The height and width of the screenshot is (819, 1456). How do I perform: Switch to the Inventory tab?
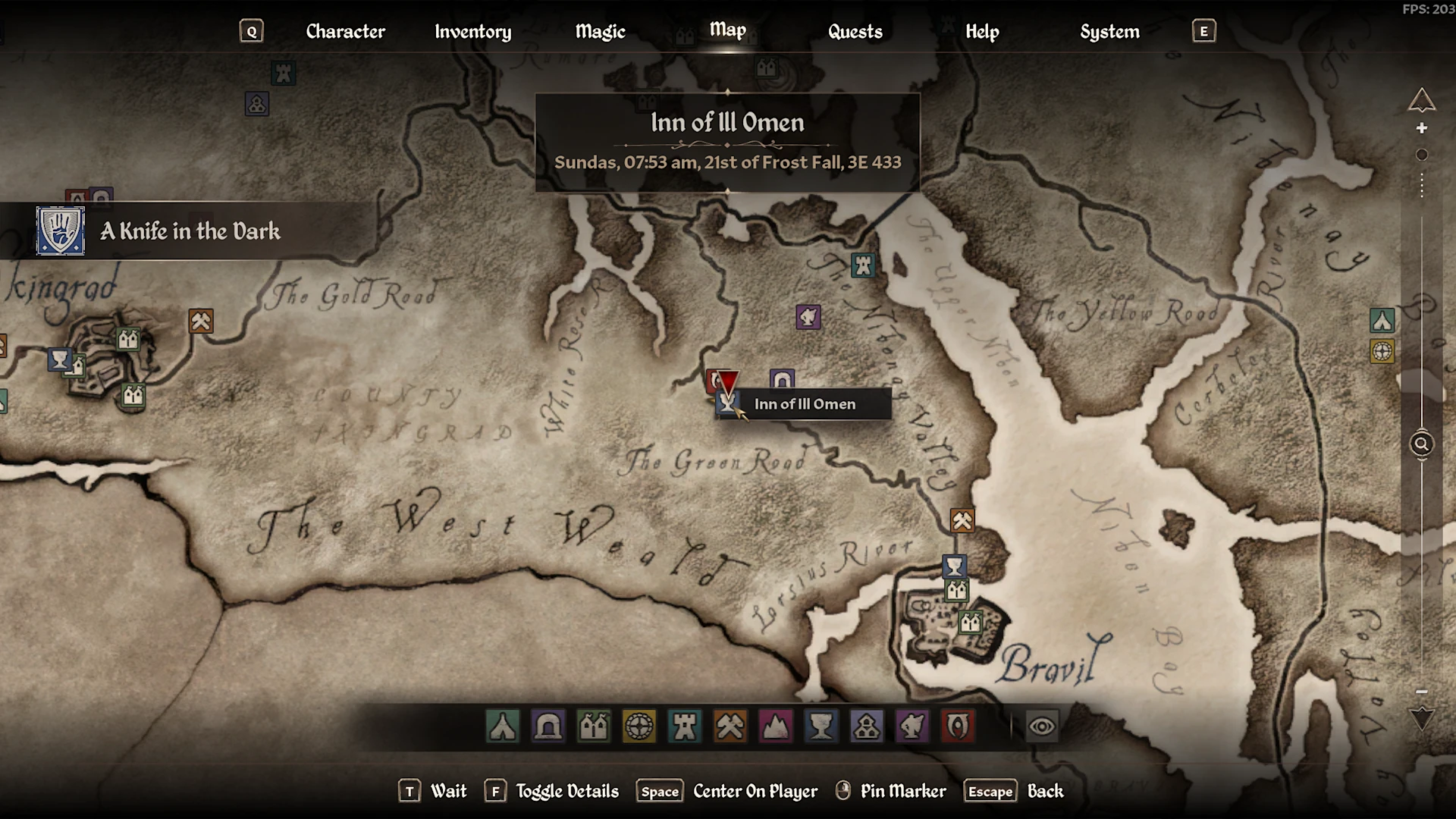(x=472, y=31)
